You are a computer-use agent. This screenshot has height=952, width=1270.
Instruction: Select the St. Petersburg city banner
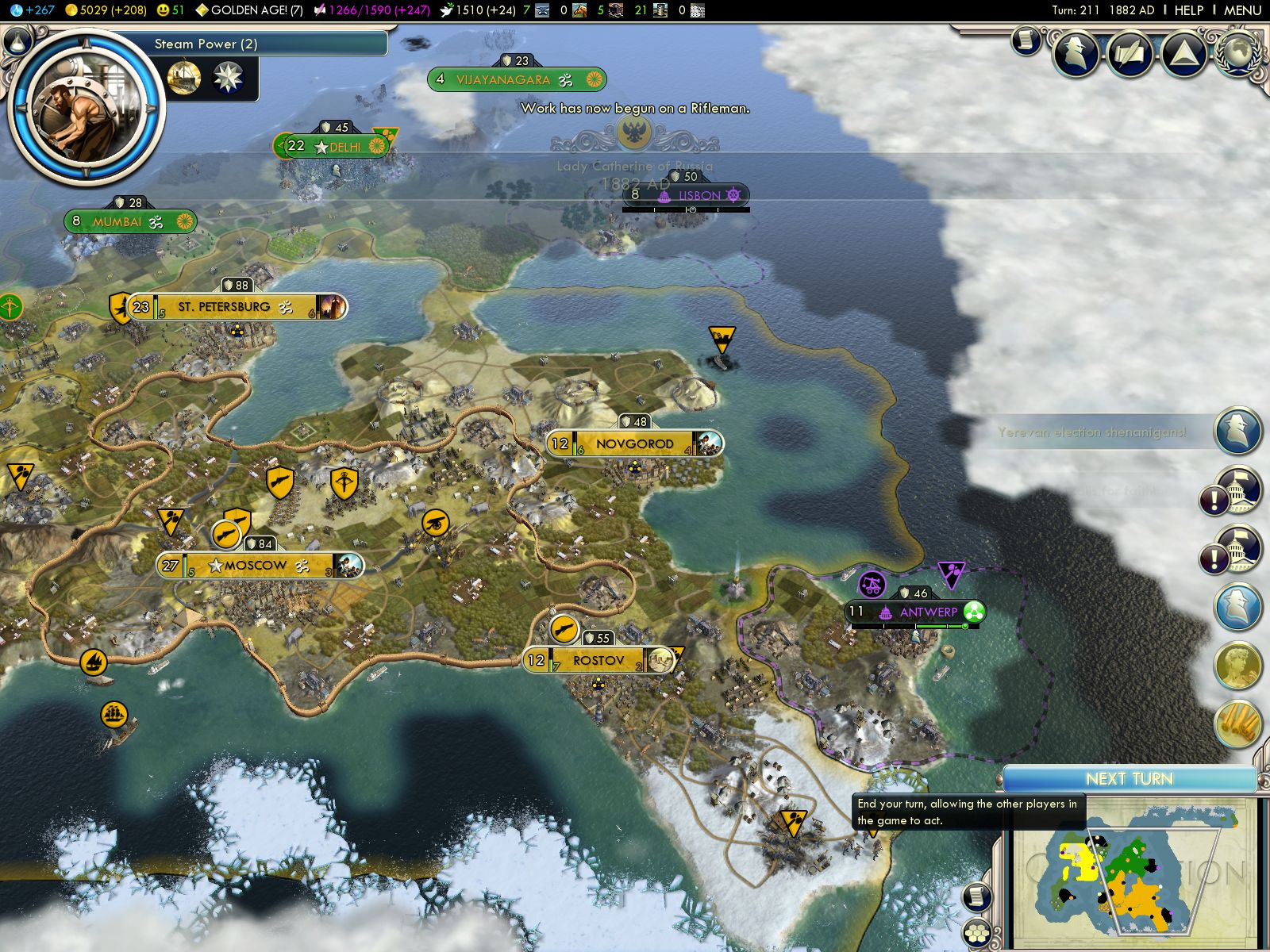(224, 307)
